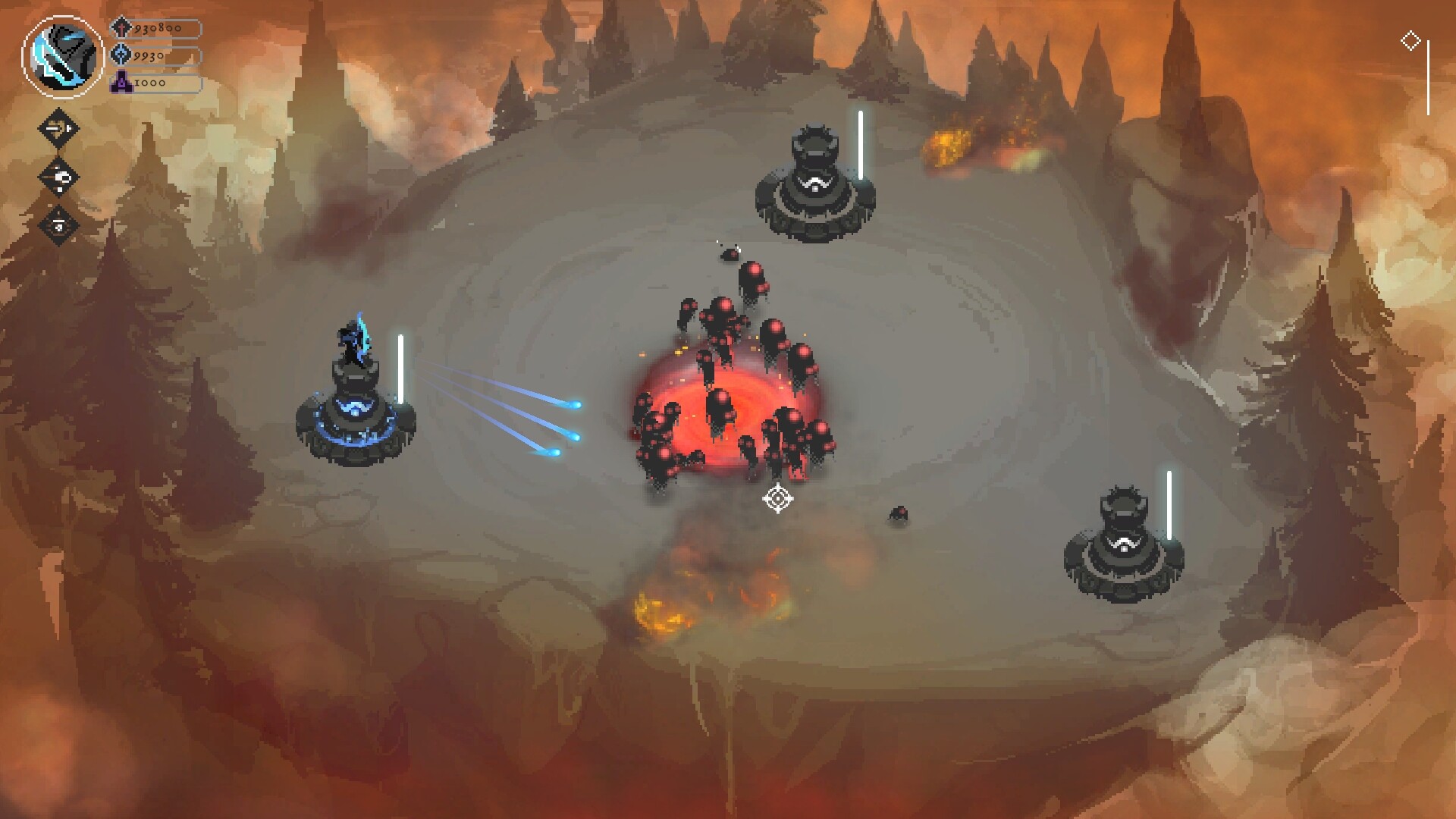1456x819 pixels.
Task: Click the lone small enemy below the portal
Action: coord(899,514)
